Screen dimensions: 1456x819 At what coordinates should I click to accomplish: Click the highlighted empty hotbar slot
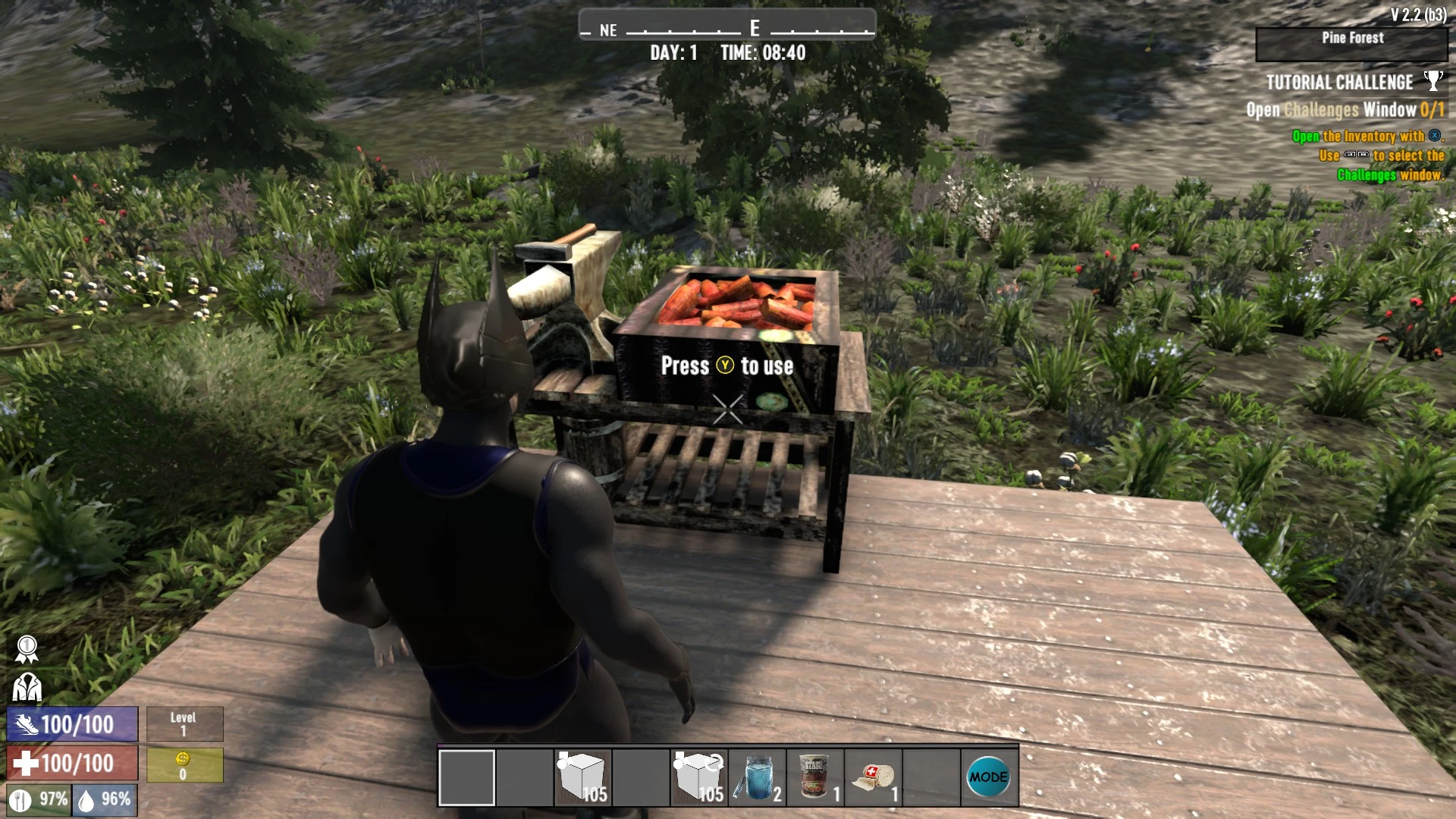pyautogui.click(x=466, y=777)
